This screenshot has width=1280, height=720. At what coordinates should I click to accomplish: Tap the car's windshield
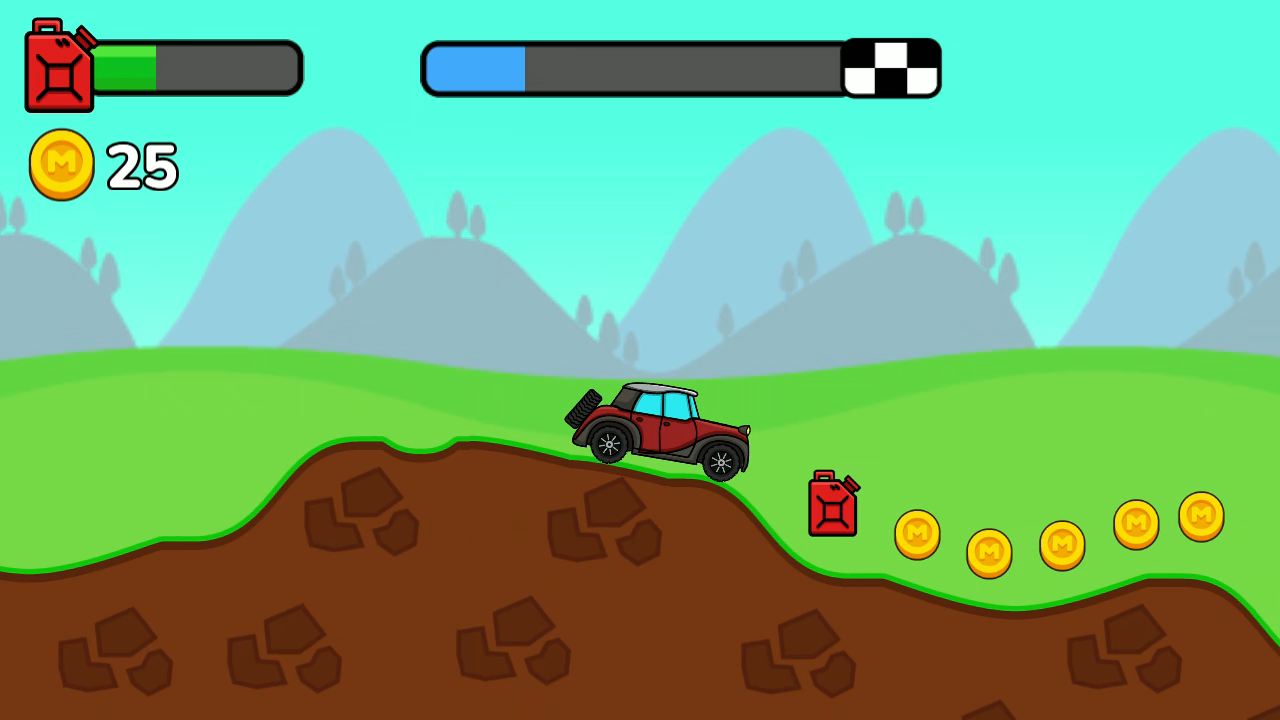coord(675,405)
